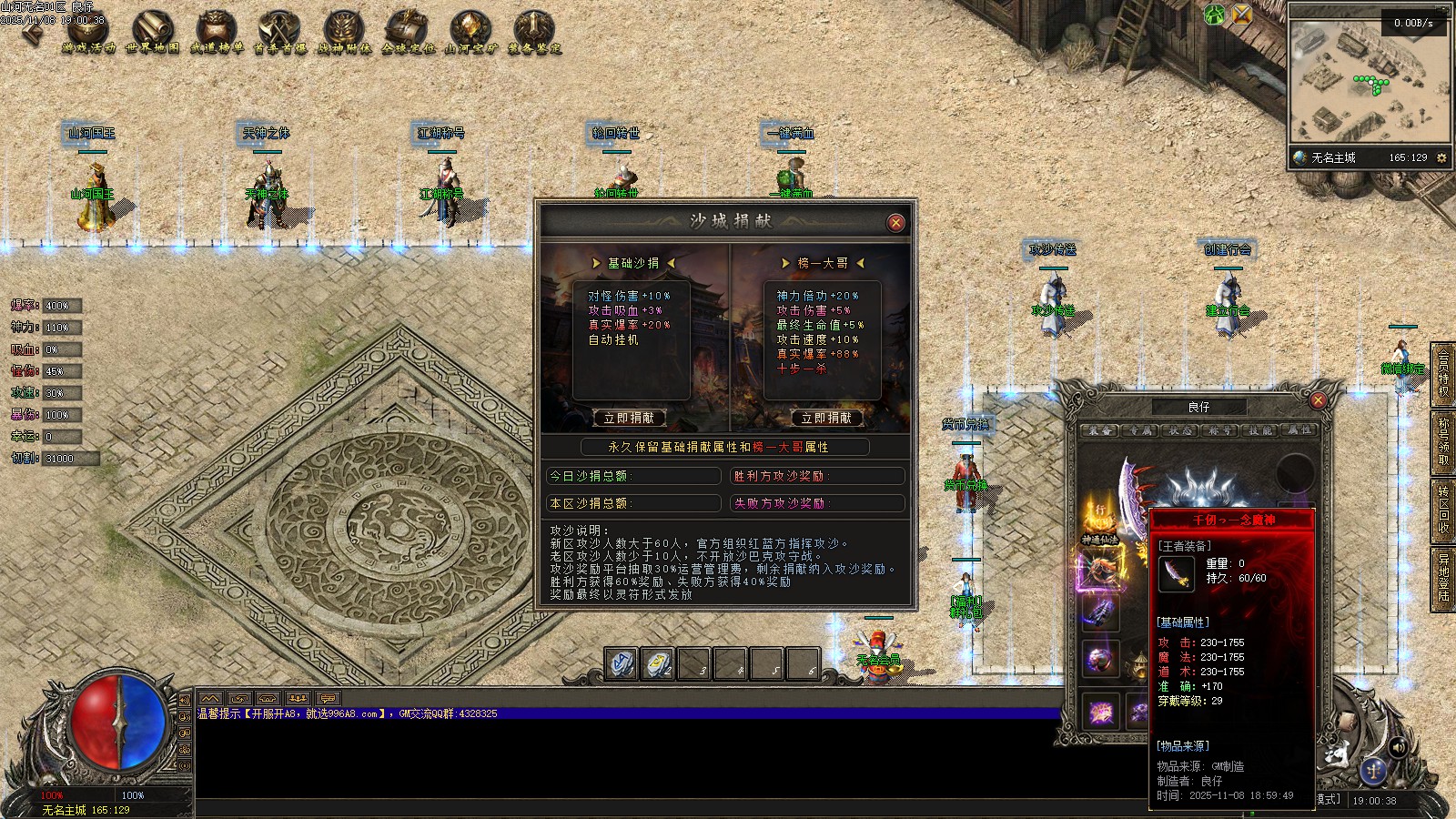Open the 世界地图 world map
This screenshot has width=1456, height=819.
pyautogui.click(x=152, y=34)
